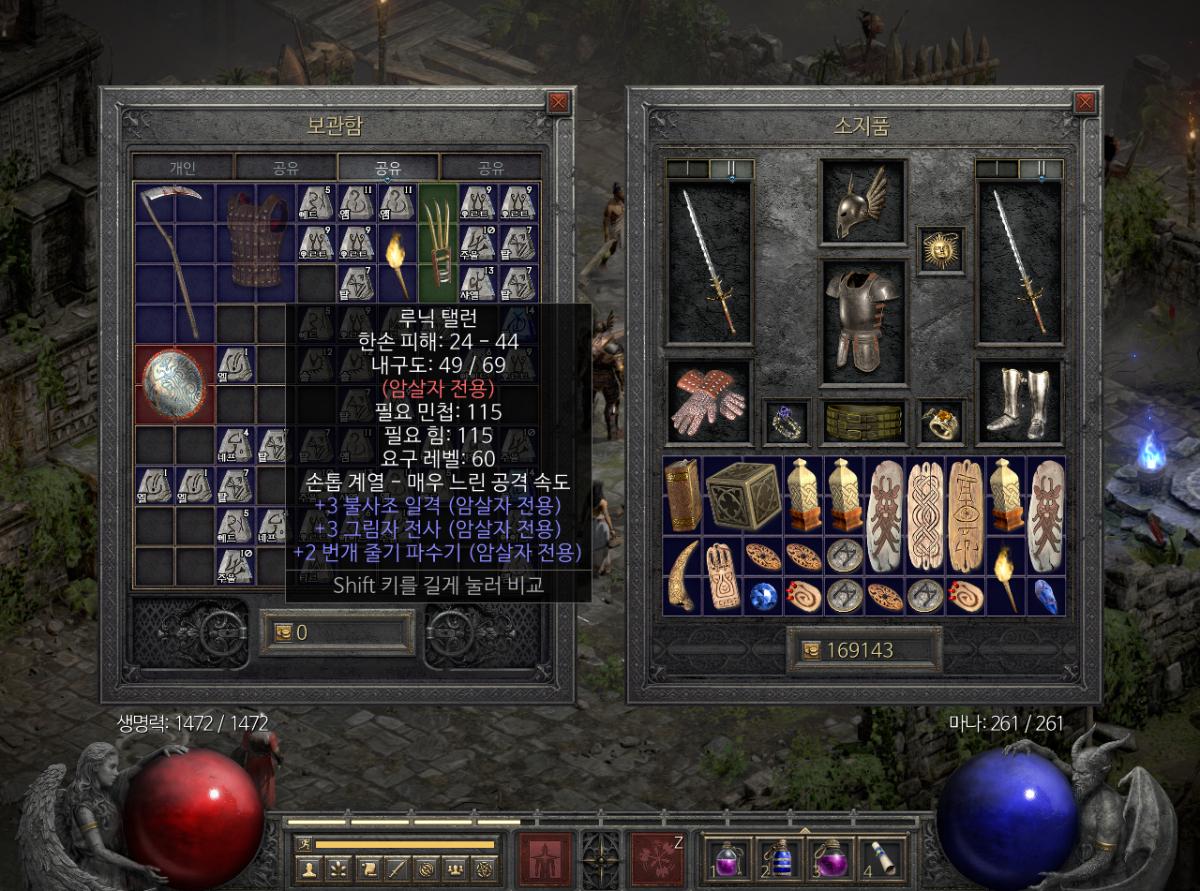Select the equipped belt slot

(862, 422)
